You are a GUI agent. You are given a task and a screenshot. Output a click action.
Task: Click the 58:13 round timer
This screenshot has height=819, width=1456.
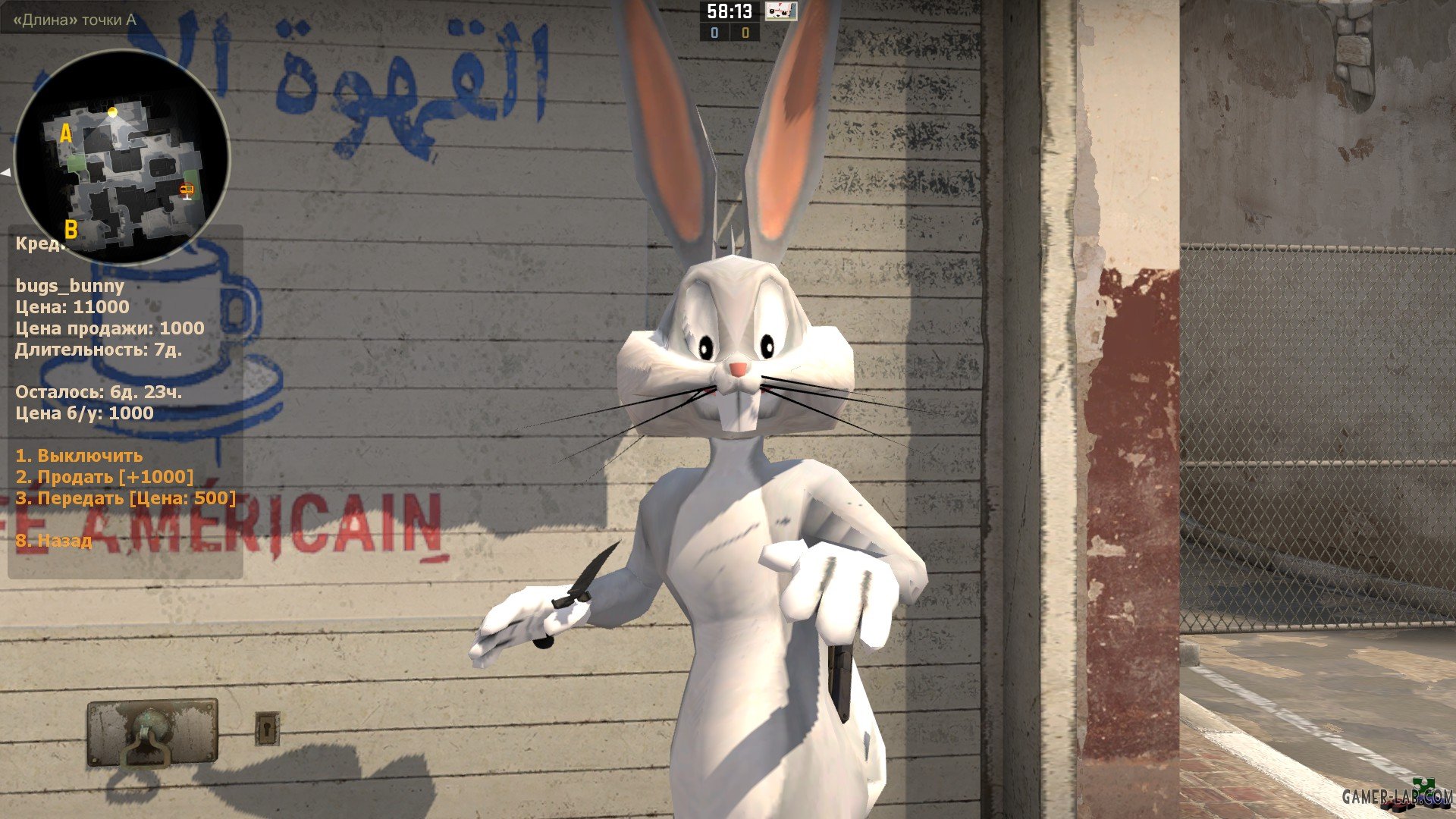pos(729,10)
